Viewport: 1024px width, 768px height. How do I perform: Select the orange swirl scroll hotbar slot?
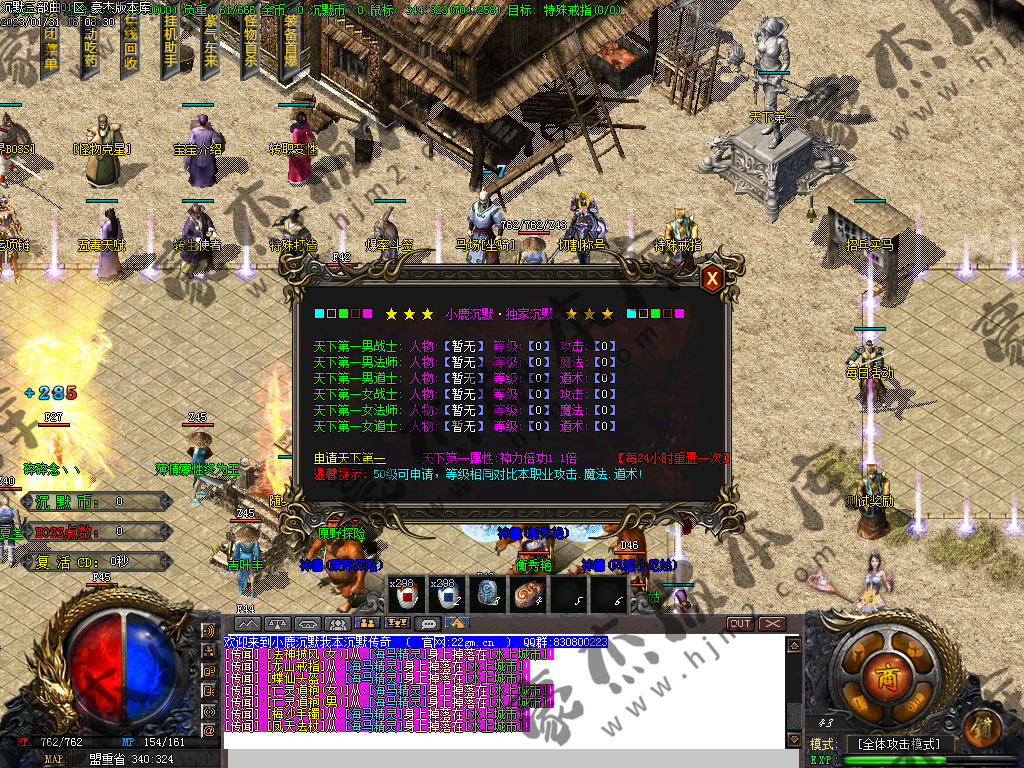[527, 595]
